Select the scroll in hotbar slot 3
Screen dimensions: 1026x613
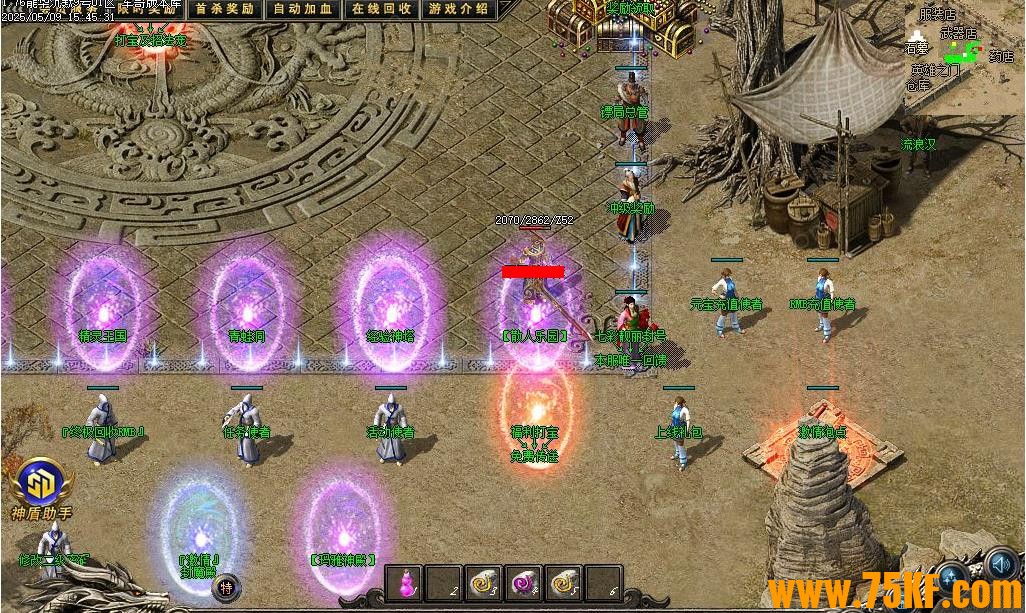click(x=484, y=582)
